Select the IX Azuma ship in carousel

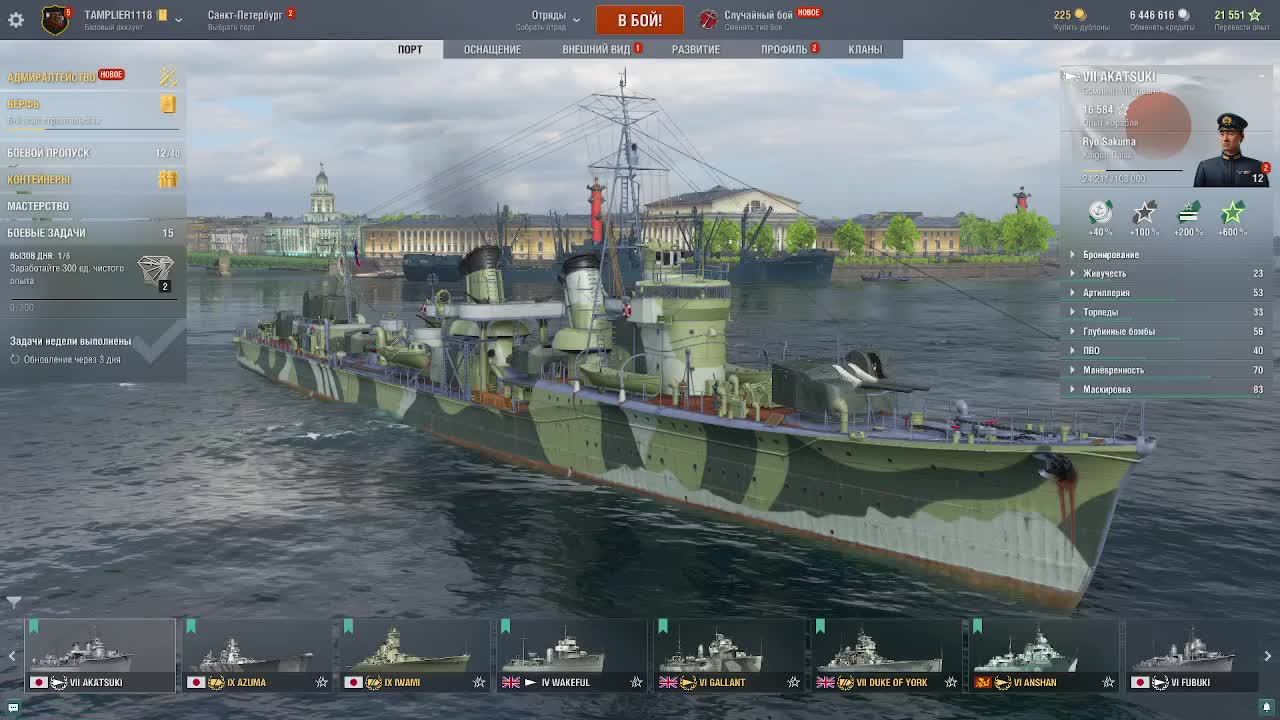[257, 656]
